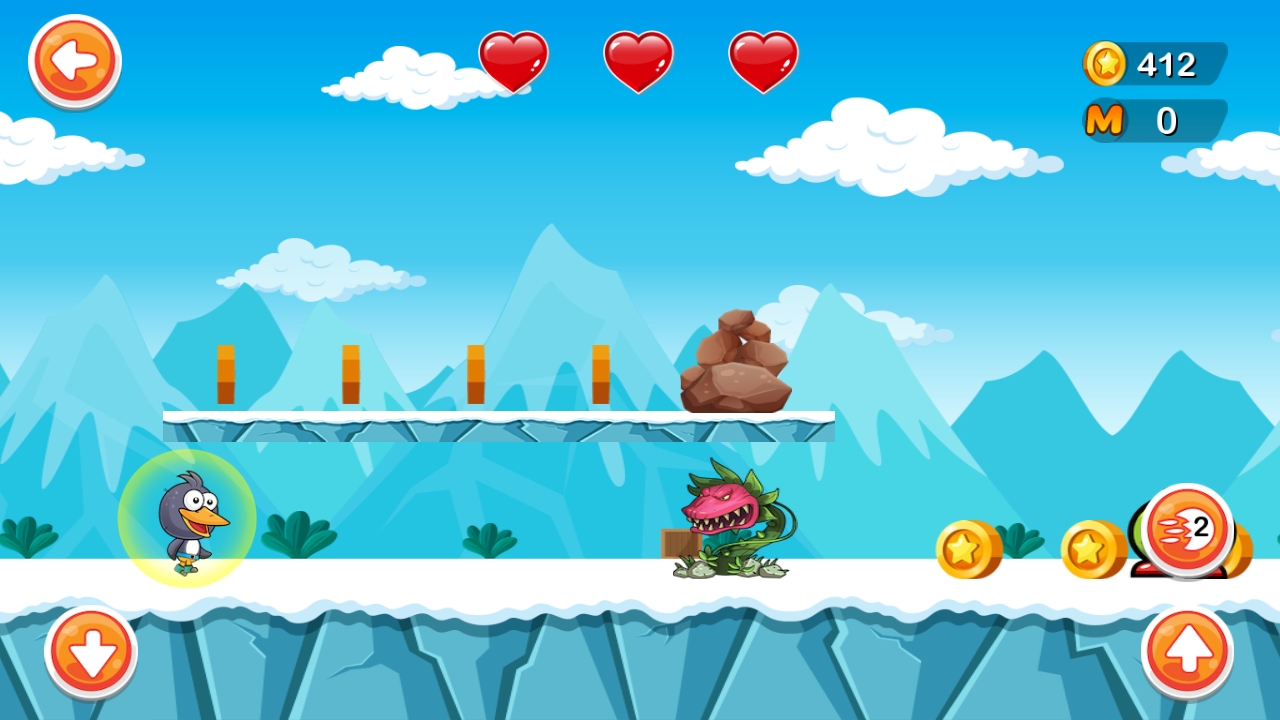The image size is (1280, 720).
Task: Click the wooden crate near the monster
Action: [676, 541]
